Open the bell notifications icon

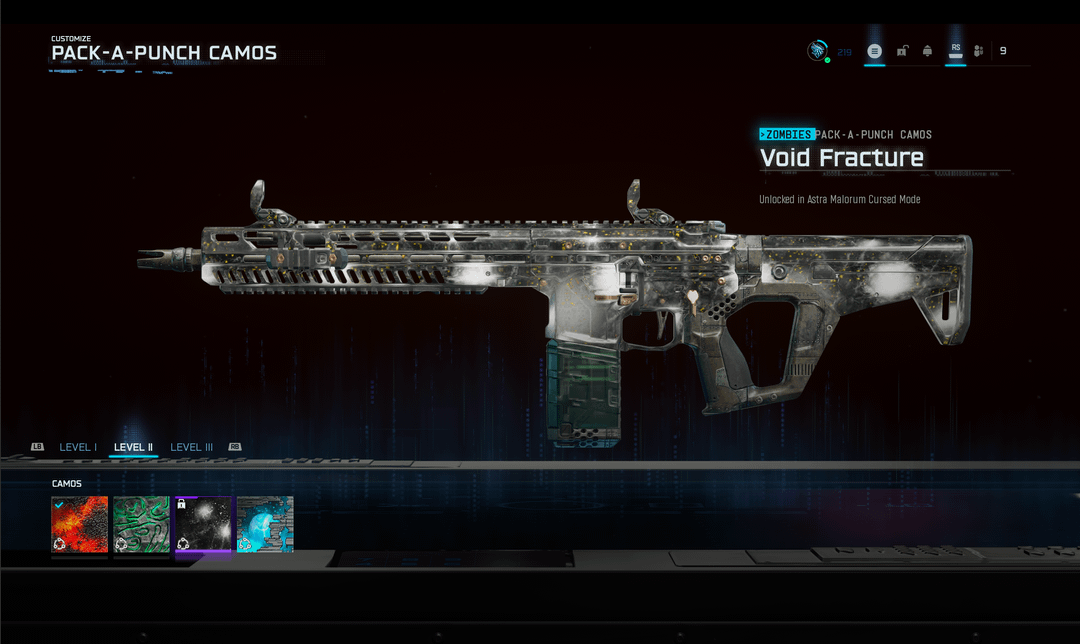[928, 51]
